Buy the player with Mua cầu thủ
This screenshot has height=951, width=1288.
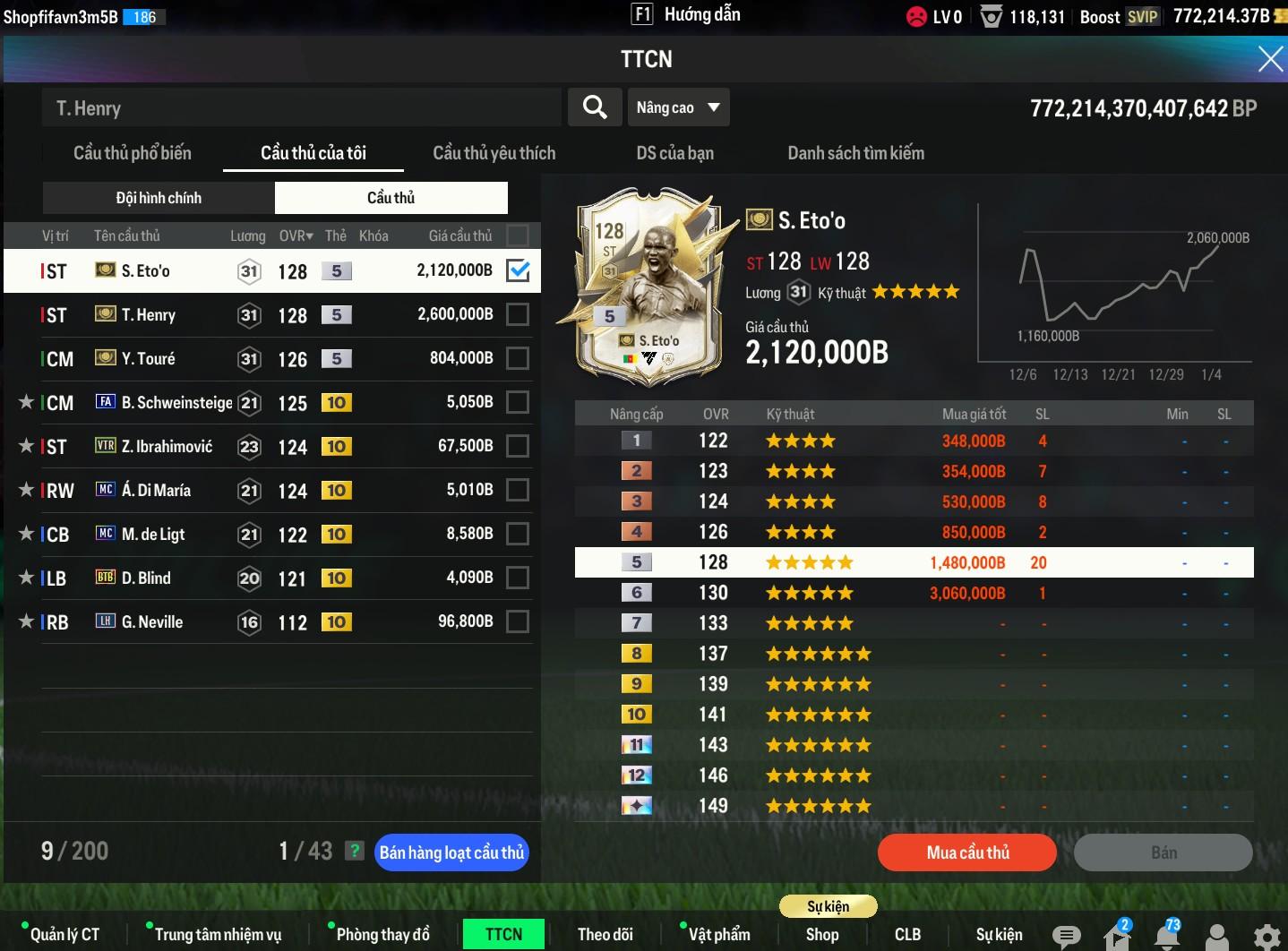[967, 852]
